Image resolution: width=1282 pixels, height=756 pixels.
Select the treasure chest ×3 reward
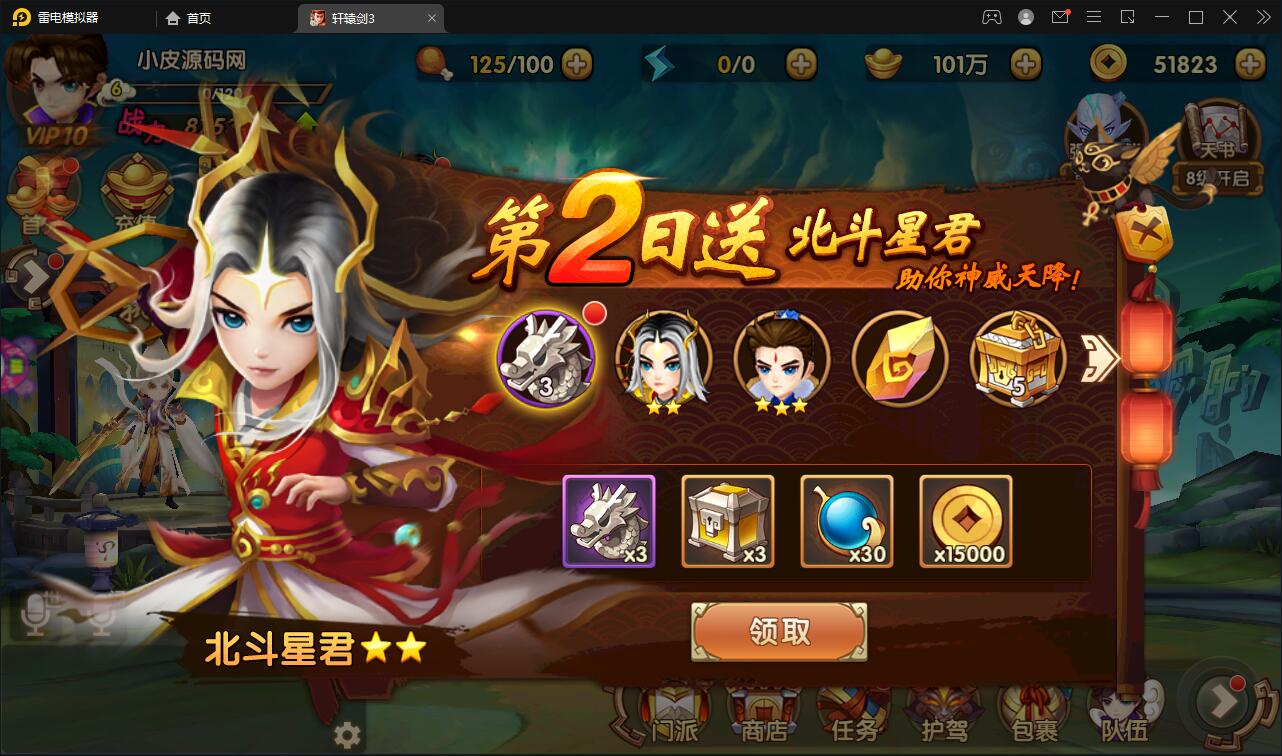pyautogui.click(x=727, y=520)
